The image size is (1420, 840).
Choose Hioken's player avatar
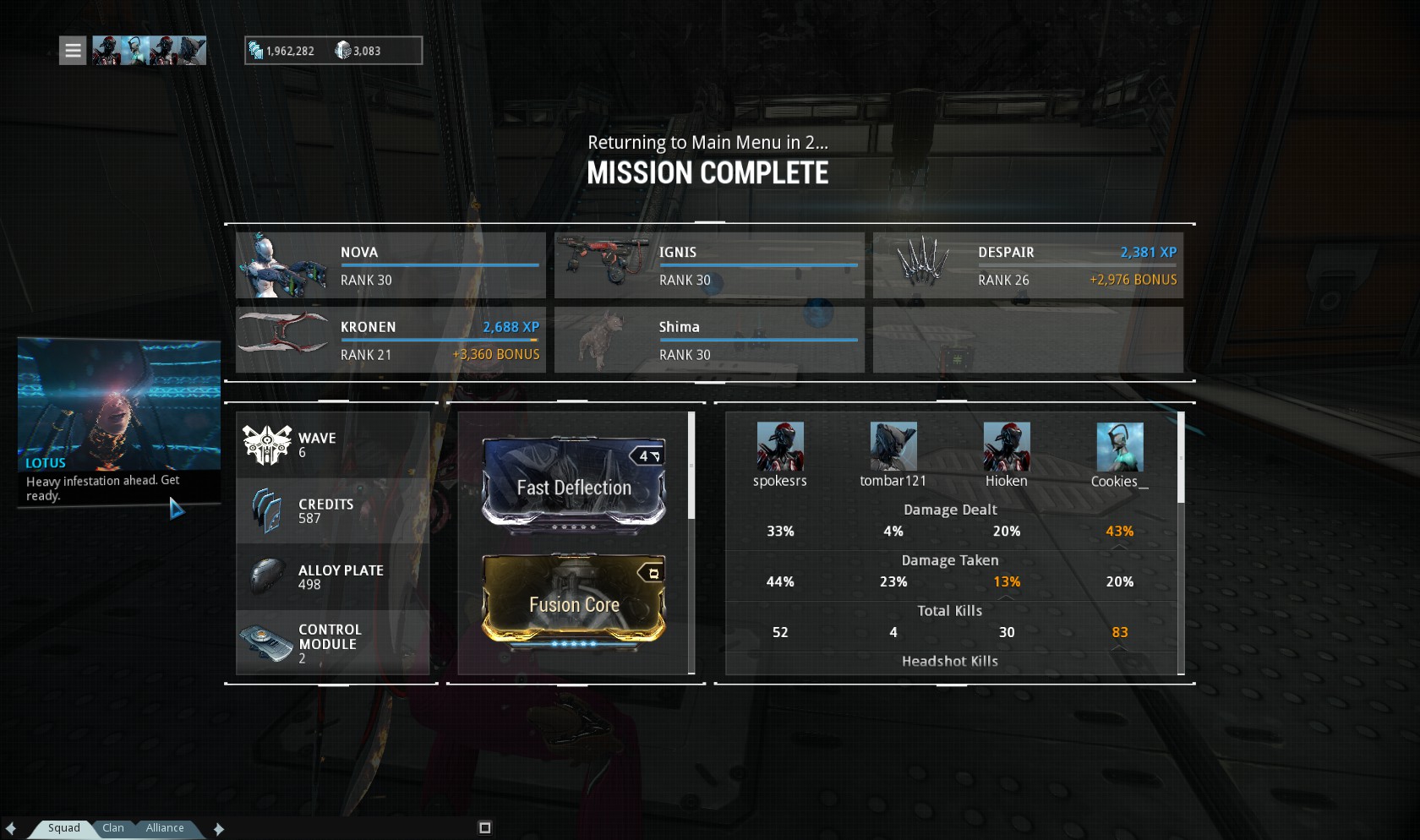(1007, 446)
